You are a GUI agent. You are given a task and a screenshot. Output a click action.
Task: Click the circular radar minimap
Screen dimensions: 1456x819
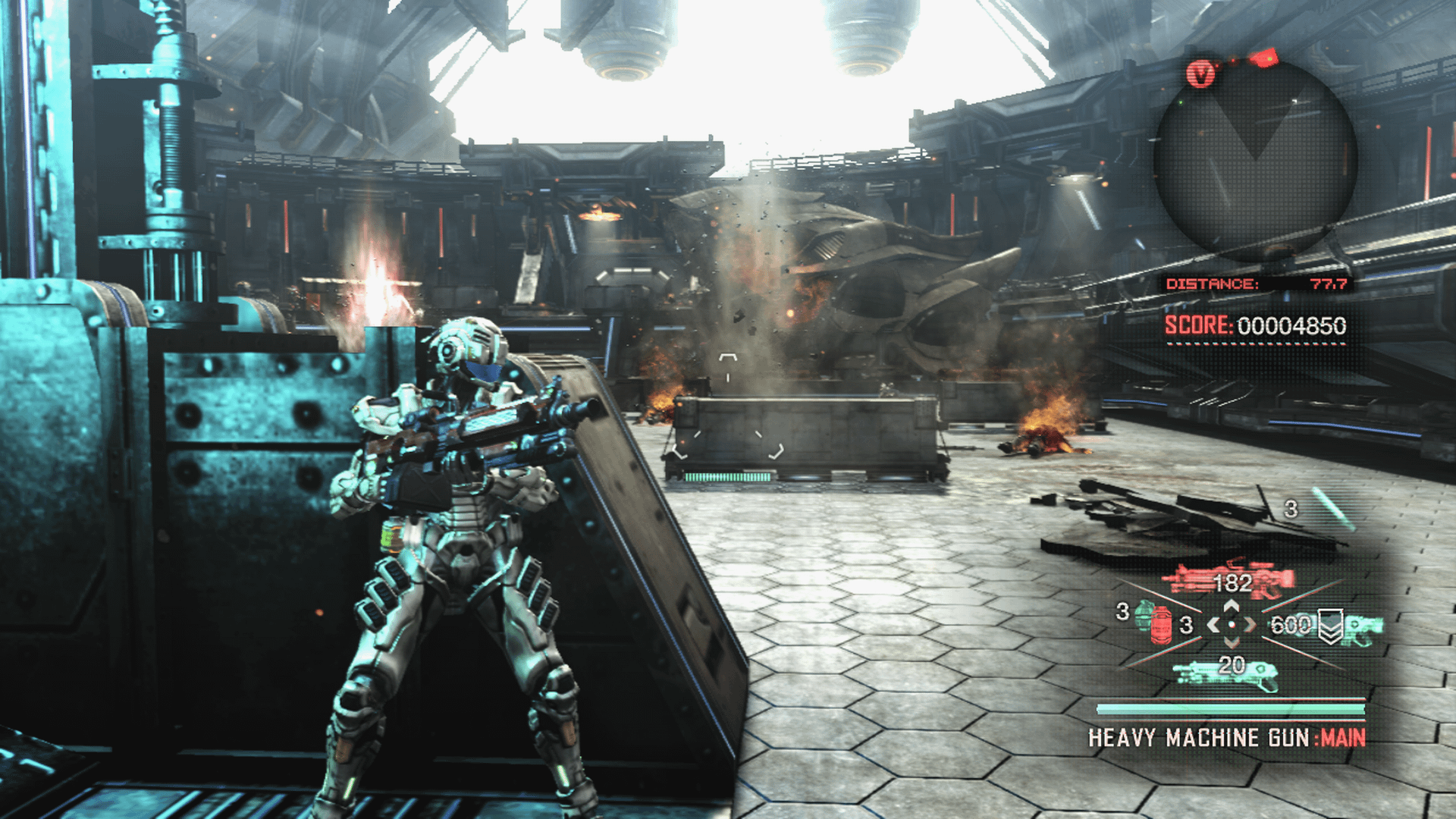(1255, 161)
